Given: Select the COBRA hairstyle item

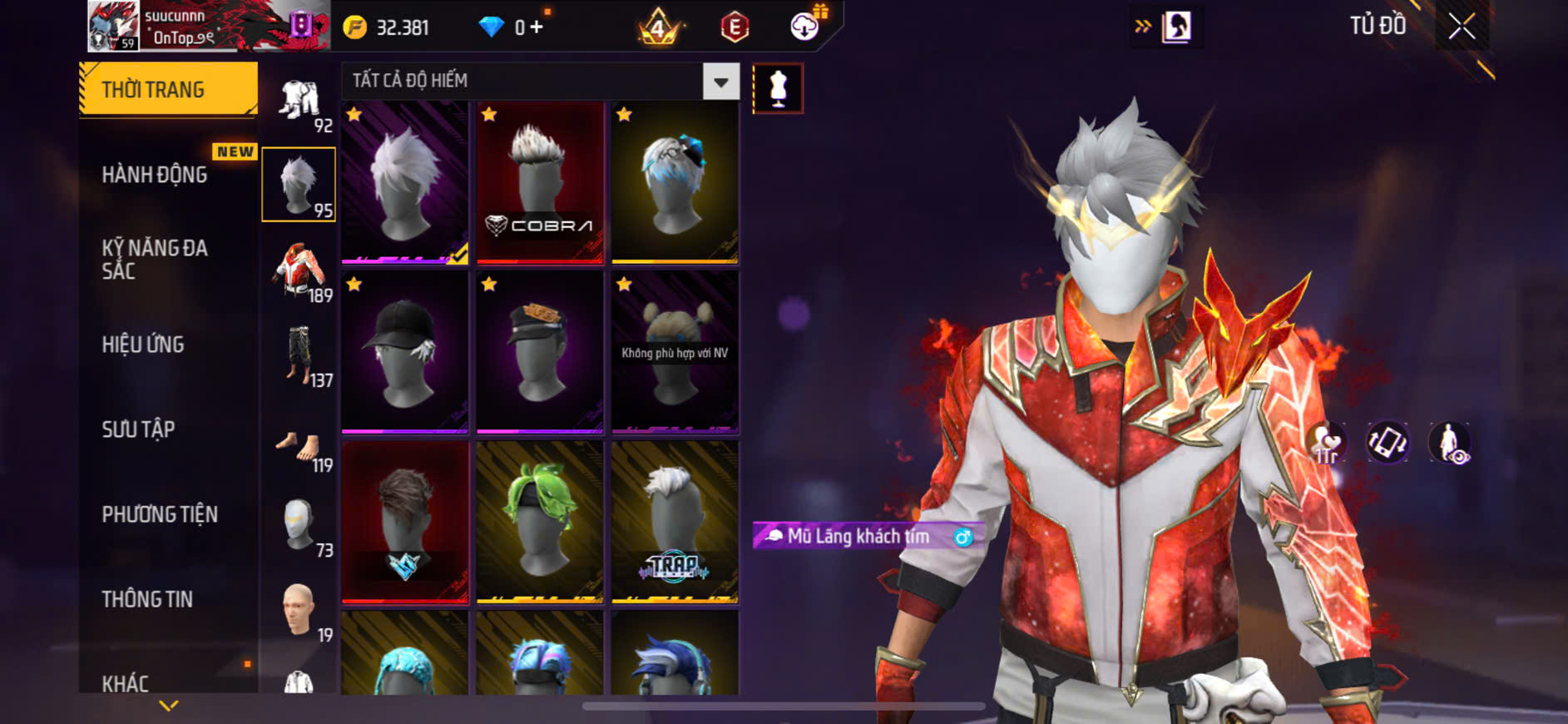Looking at the screenshot, I should point(540,183).
